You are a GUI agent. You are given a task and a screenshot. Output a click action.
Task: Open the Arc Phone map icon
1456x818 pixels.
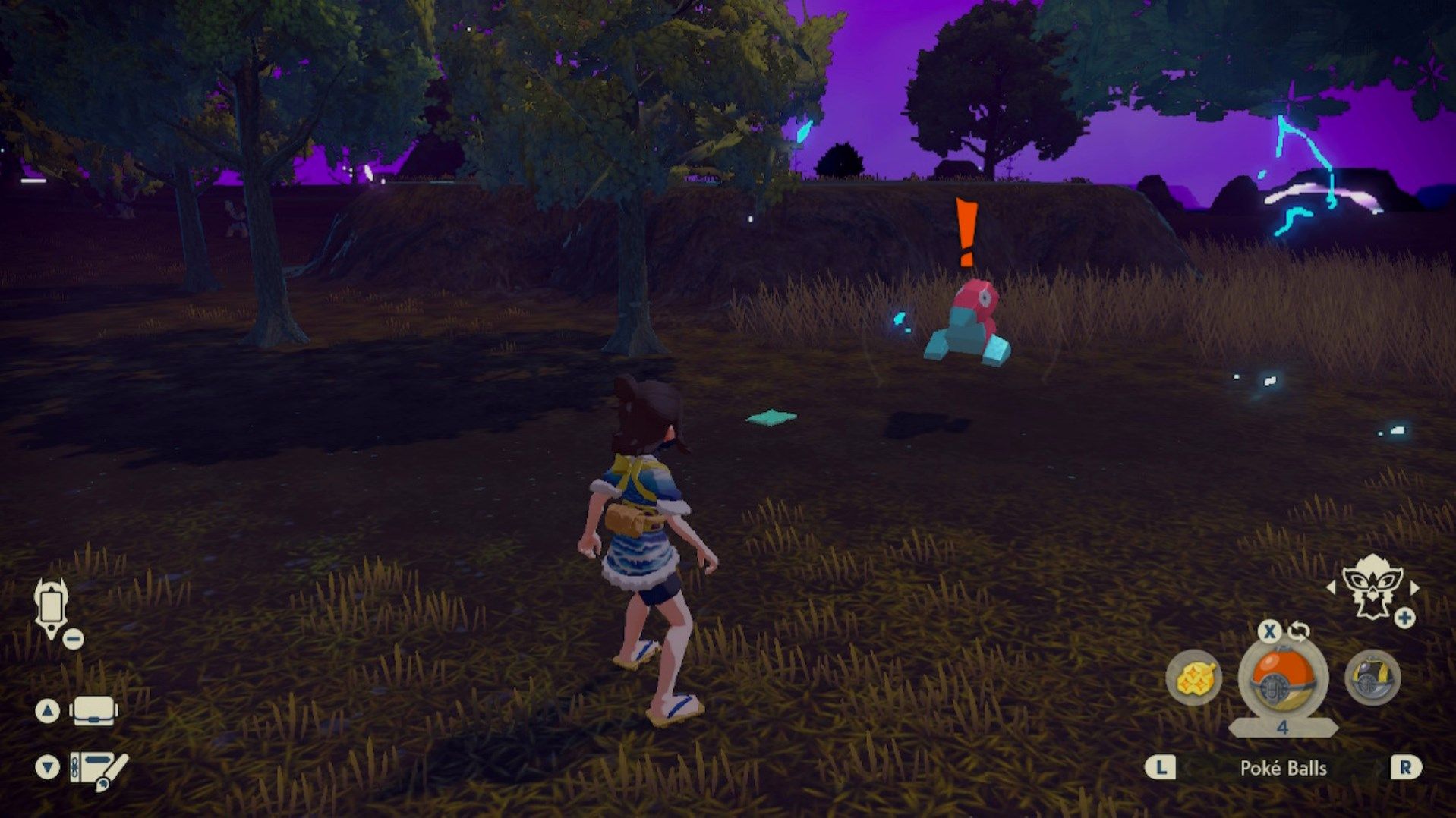point(52,608)
